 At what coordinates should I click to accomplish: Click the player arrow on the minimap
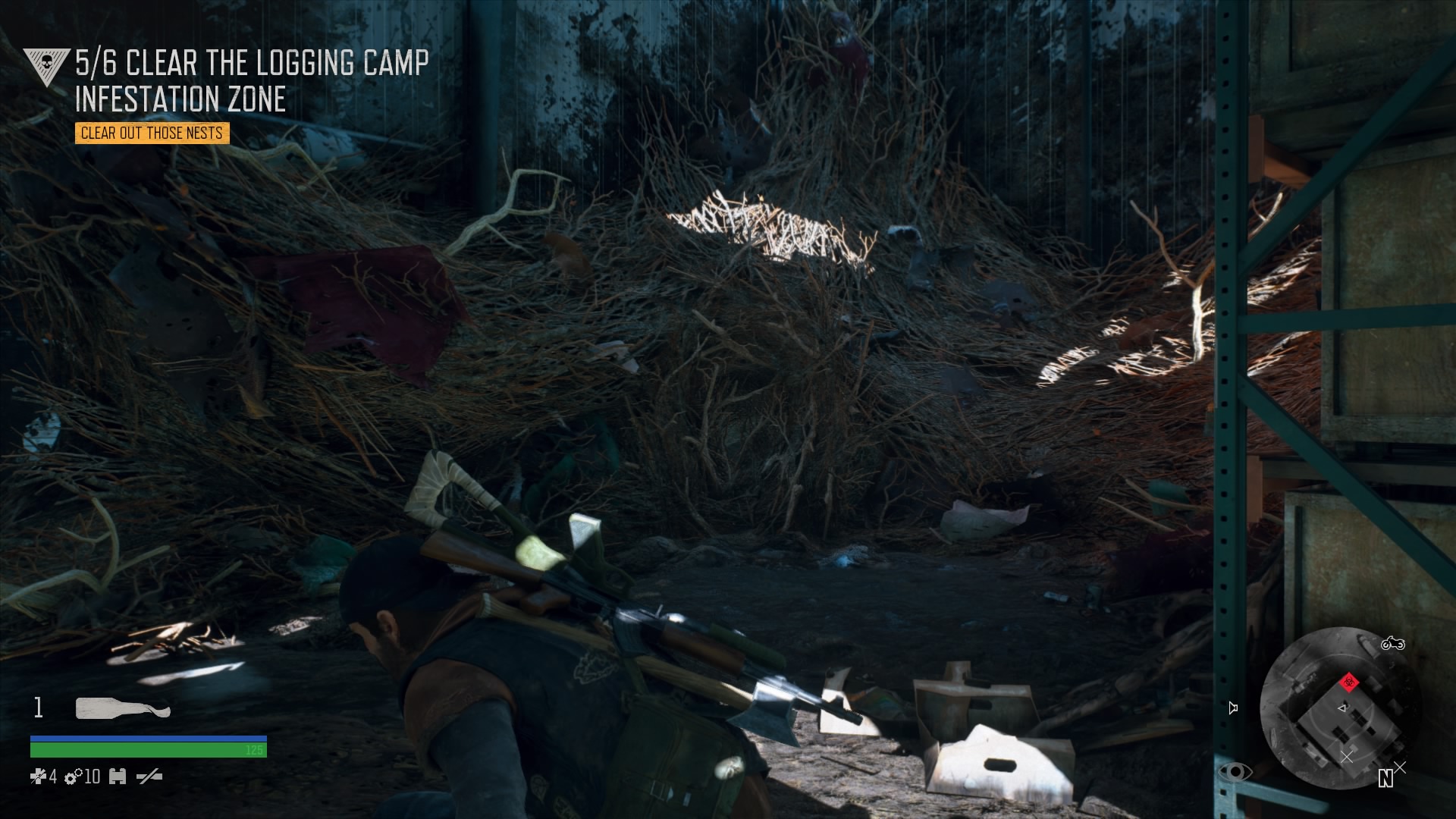[1342, 708]
